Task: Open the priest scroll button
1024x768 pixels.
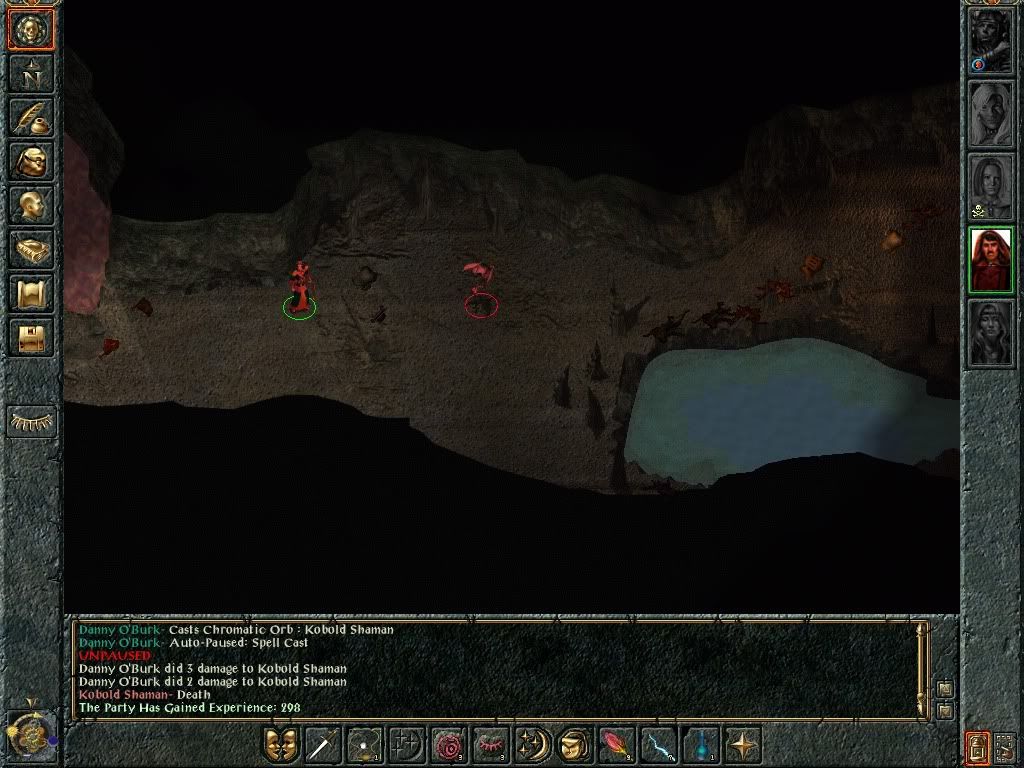Action: point(30,293)
